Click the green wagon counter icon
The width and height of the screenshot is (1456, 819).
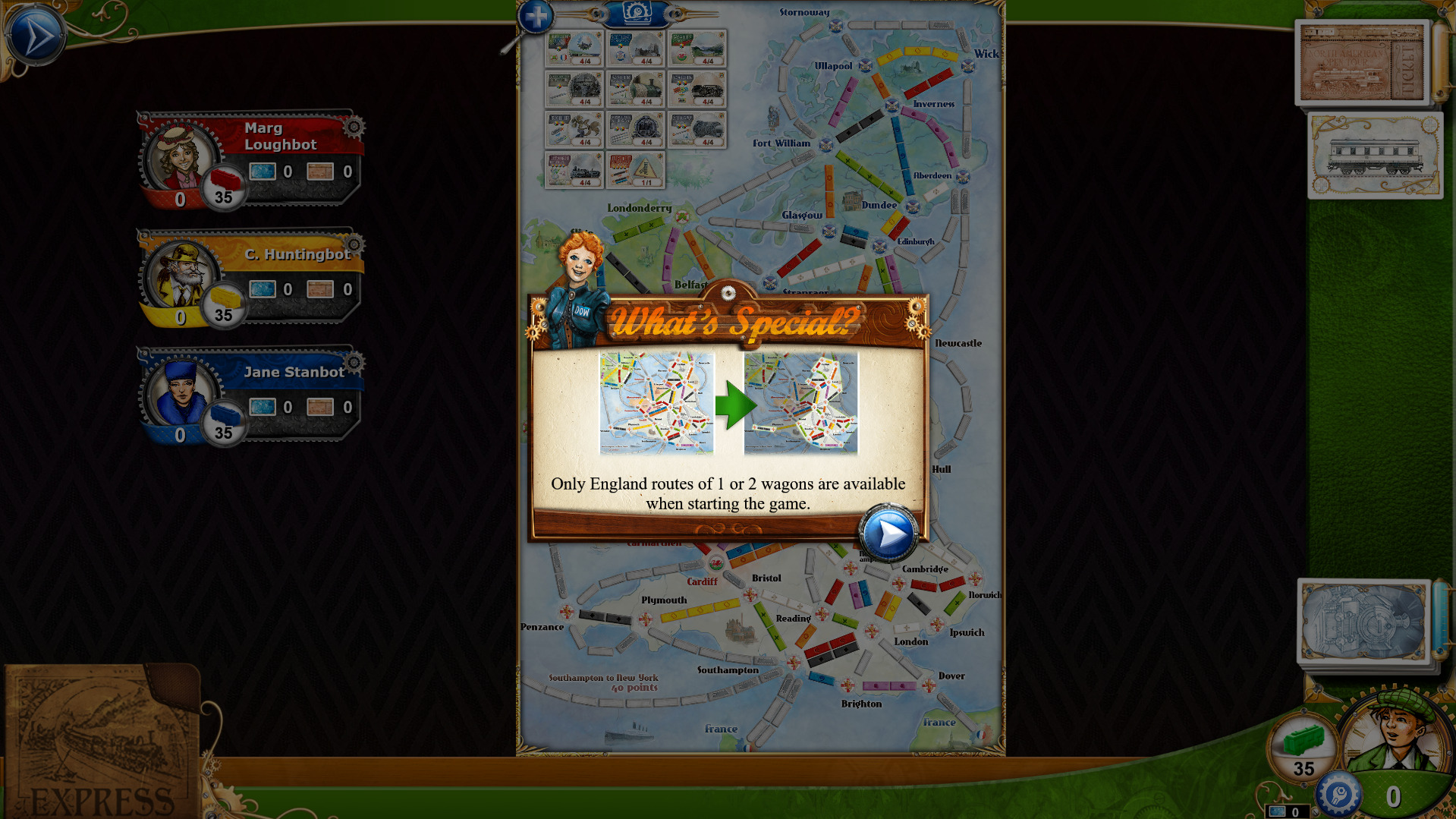coord(1302,748)
